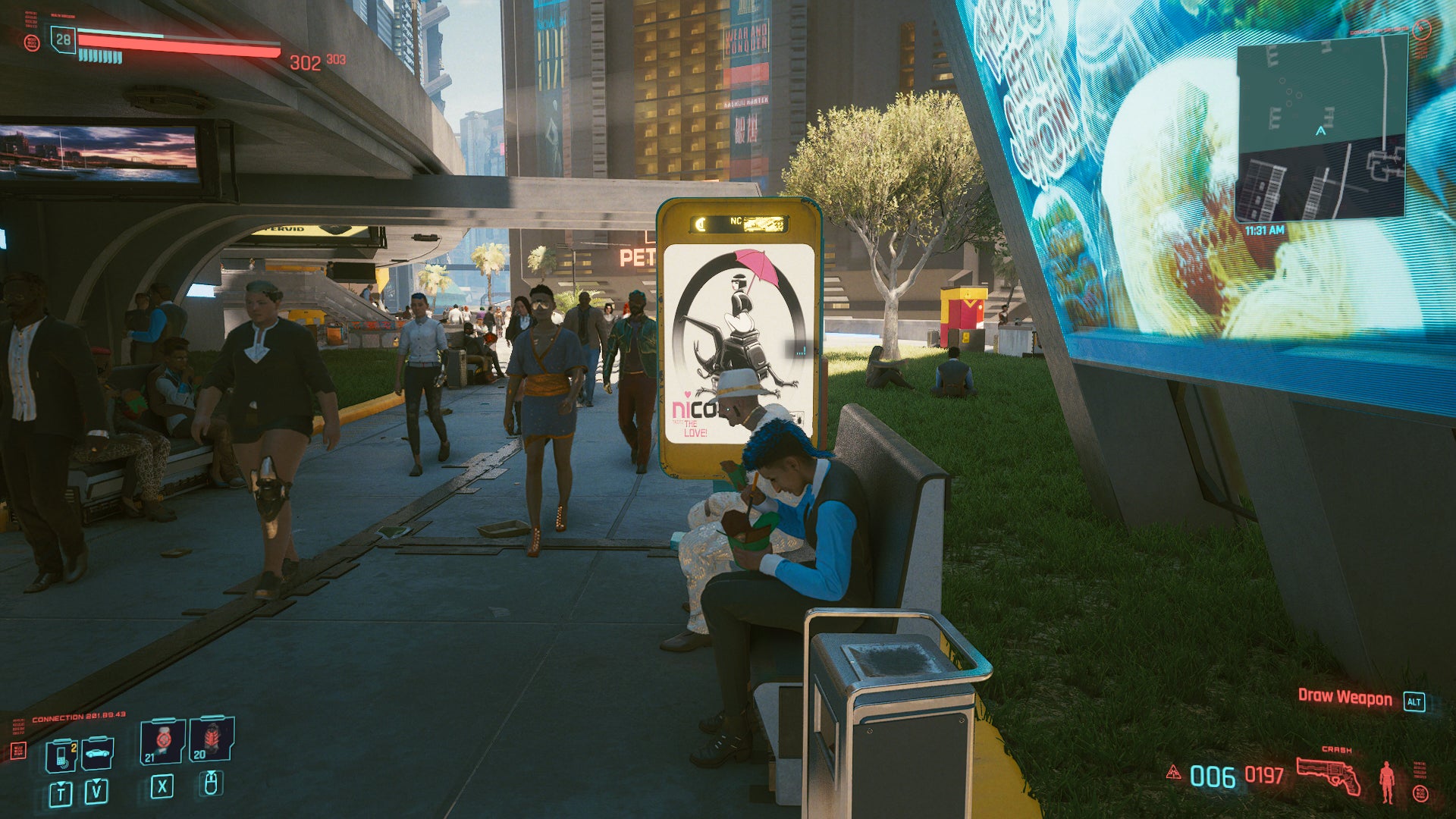The image size is (1456, 819).
Task: Click the red circular medpoint badge near health bar
Action: tap(32, 43)
